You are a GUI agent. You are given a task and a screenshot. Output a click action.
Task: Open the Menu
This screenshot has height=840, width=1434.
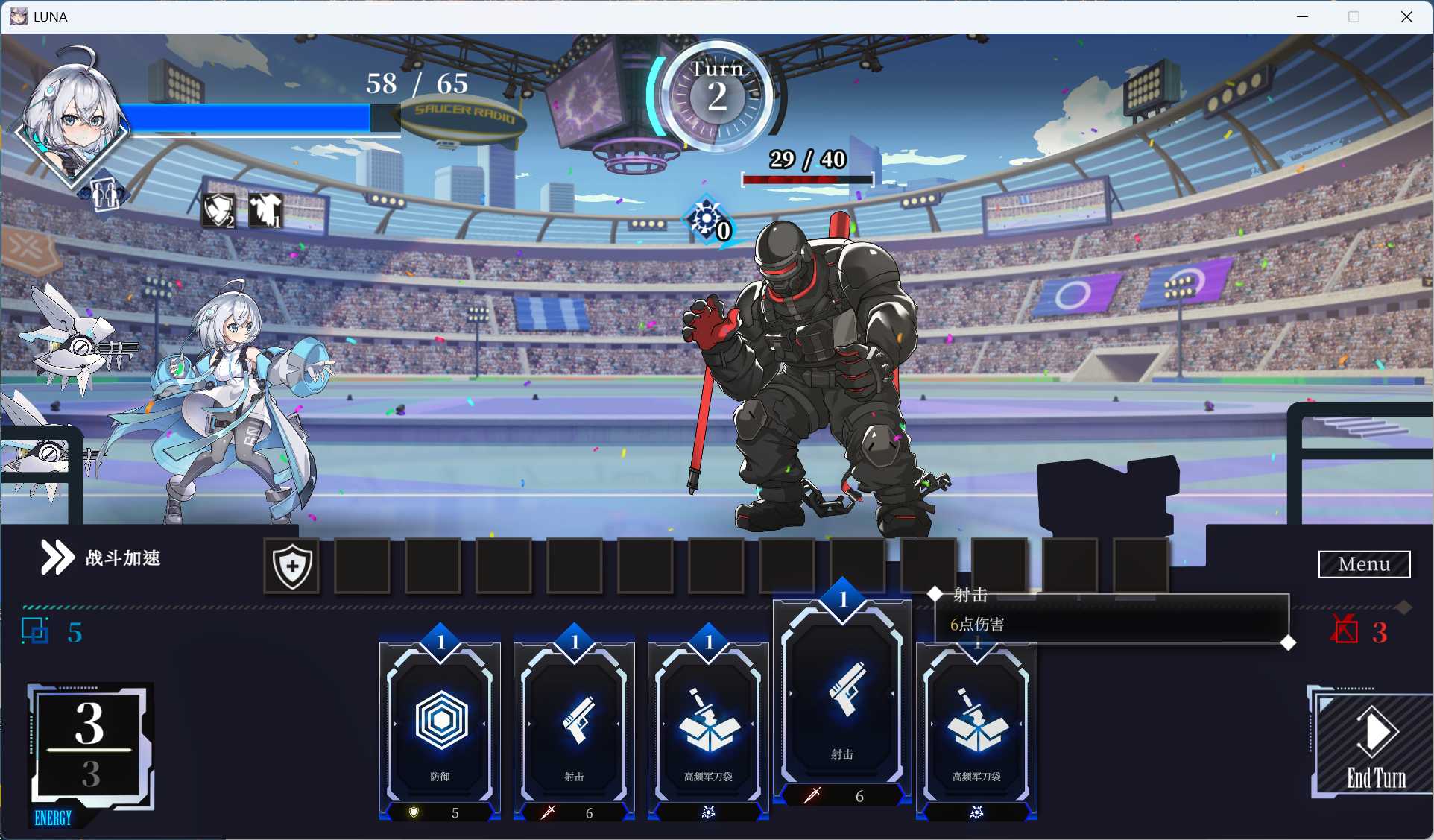point(1364,564)
